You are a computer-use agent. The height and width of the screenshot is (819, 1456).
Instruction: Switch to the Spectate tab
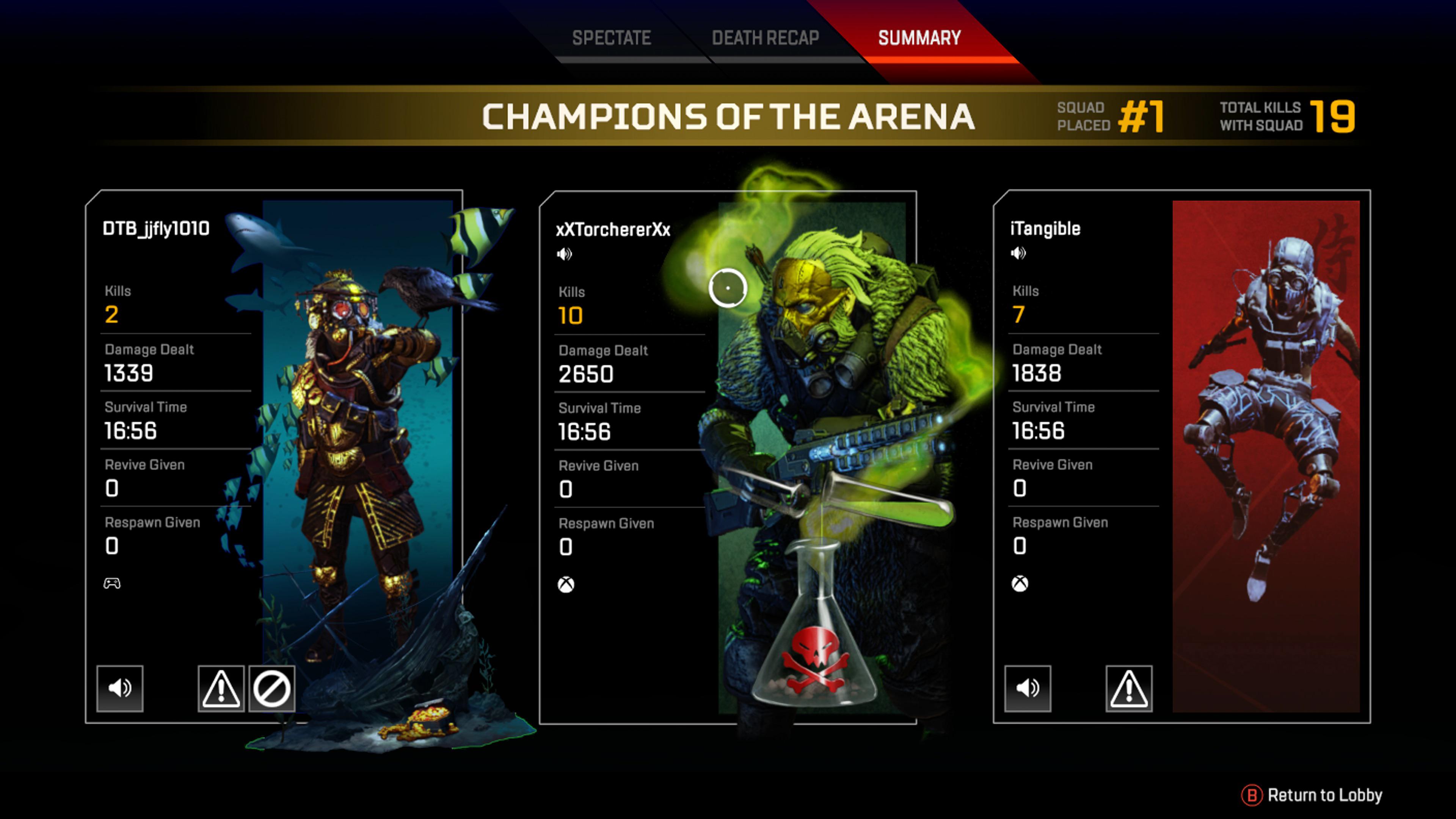(612, 37)
